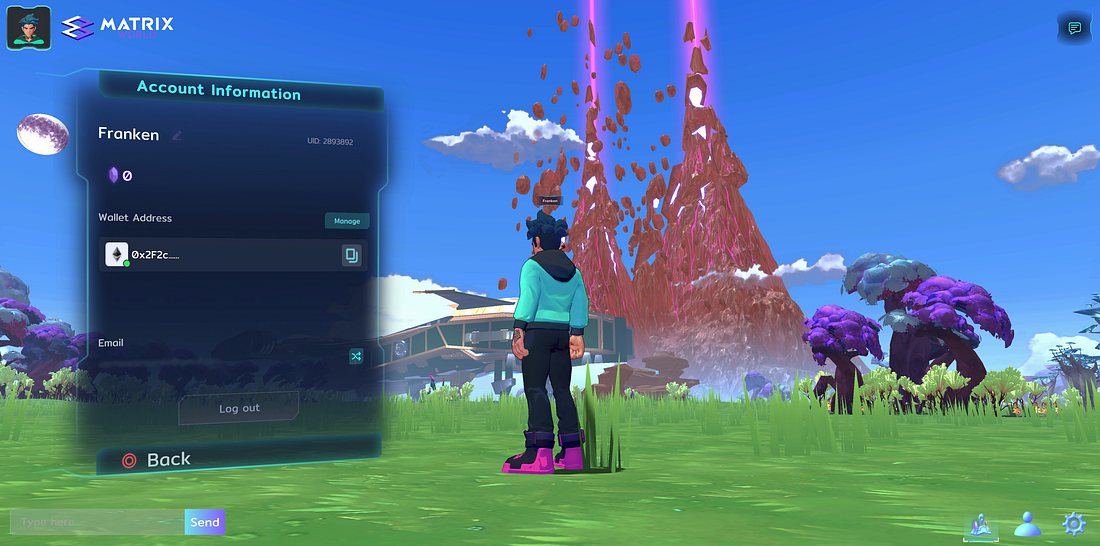Open the settings gear
The height and width of the screenshot is (546, 1100).
1074,523
